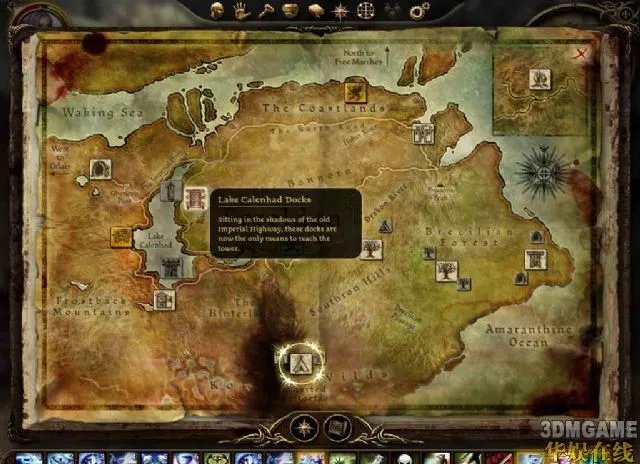
Task: Open inventory via the chestplate icon
Action: (288, 10)
